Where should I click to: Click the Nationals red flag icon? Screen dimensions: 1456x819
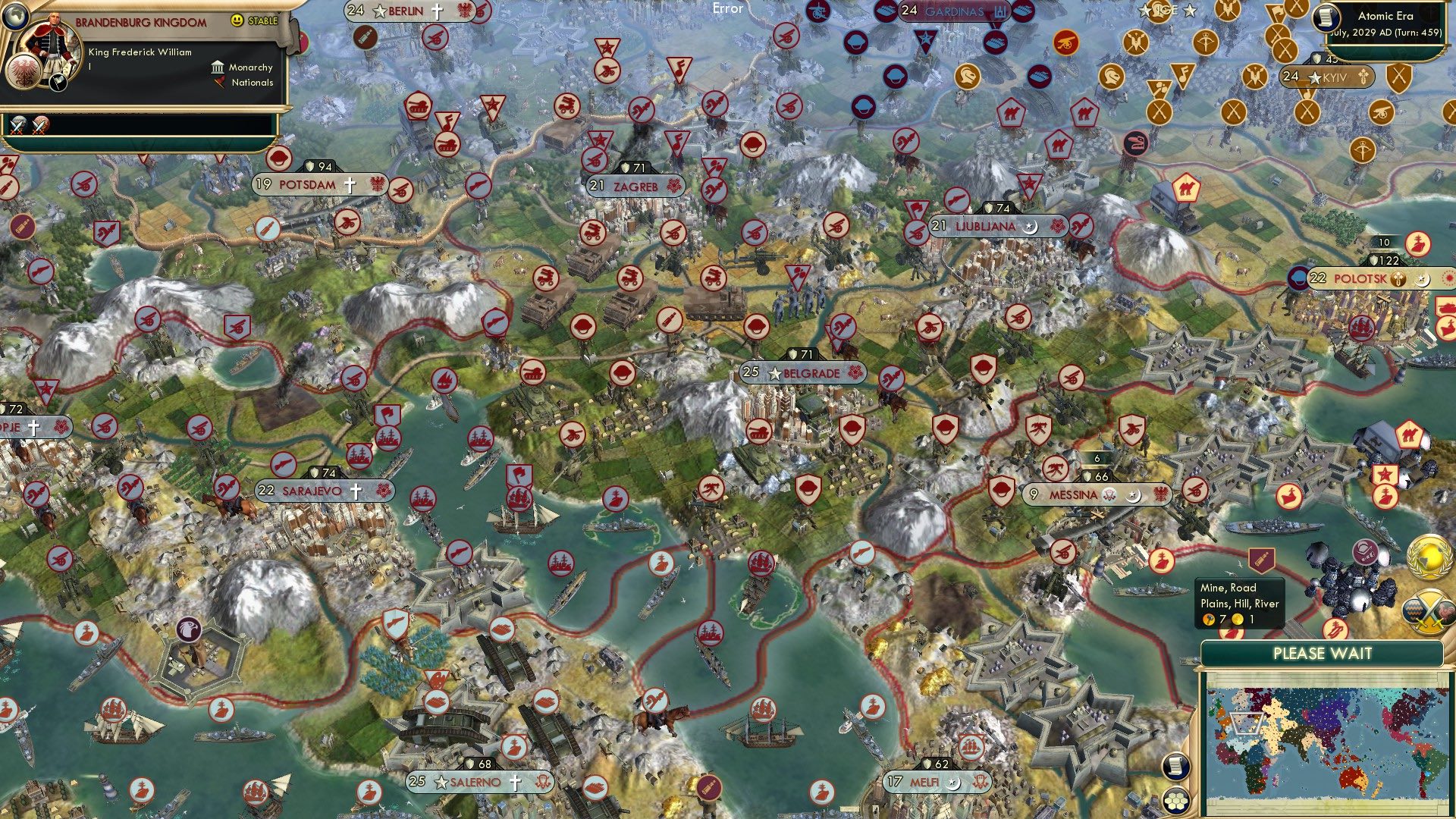[221, 83]
